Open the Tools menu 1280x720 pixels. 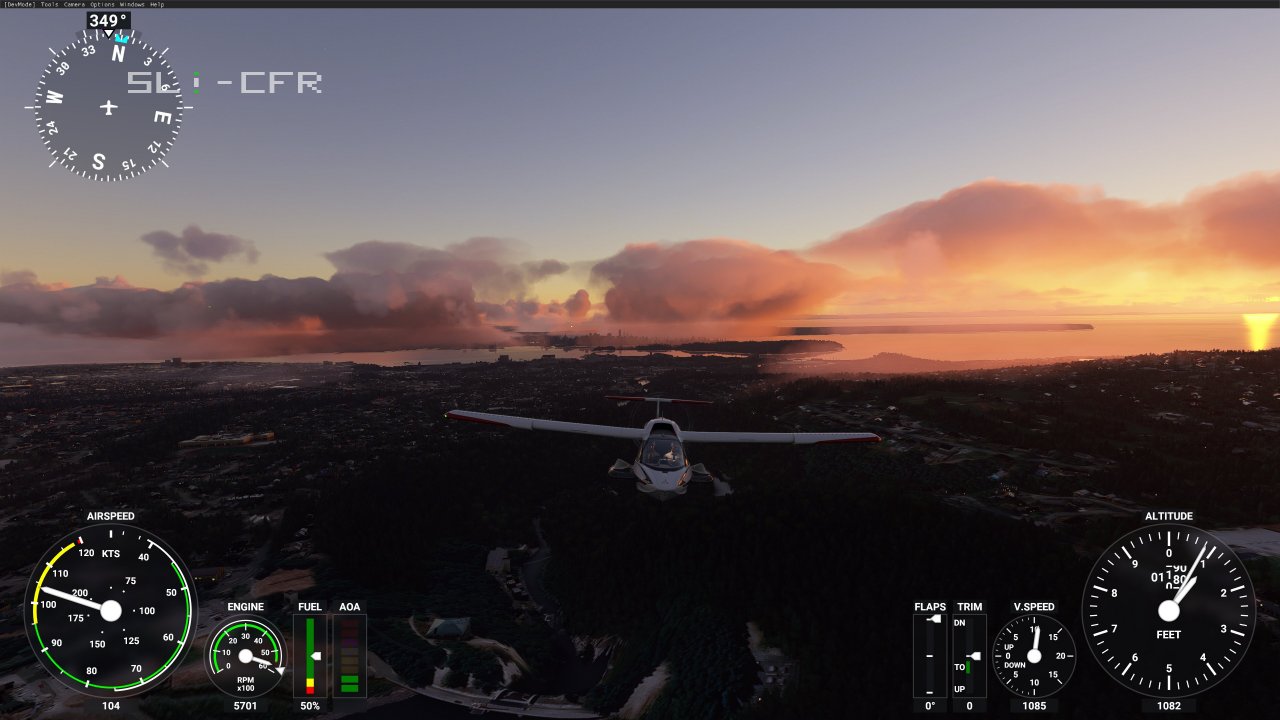48,4
